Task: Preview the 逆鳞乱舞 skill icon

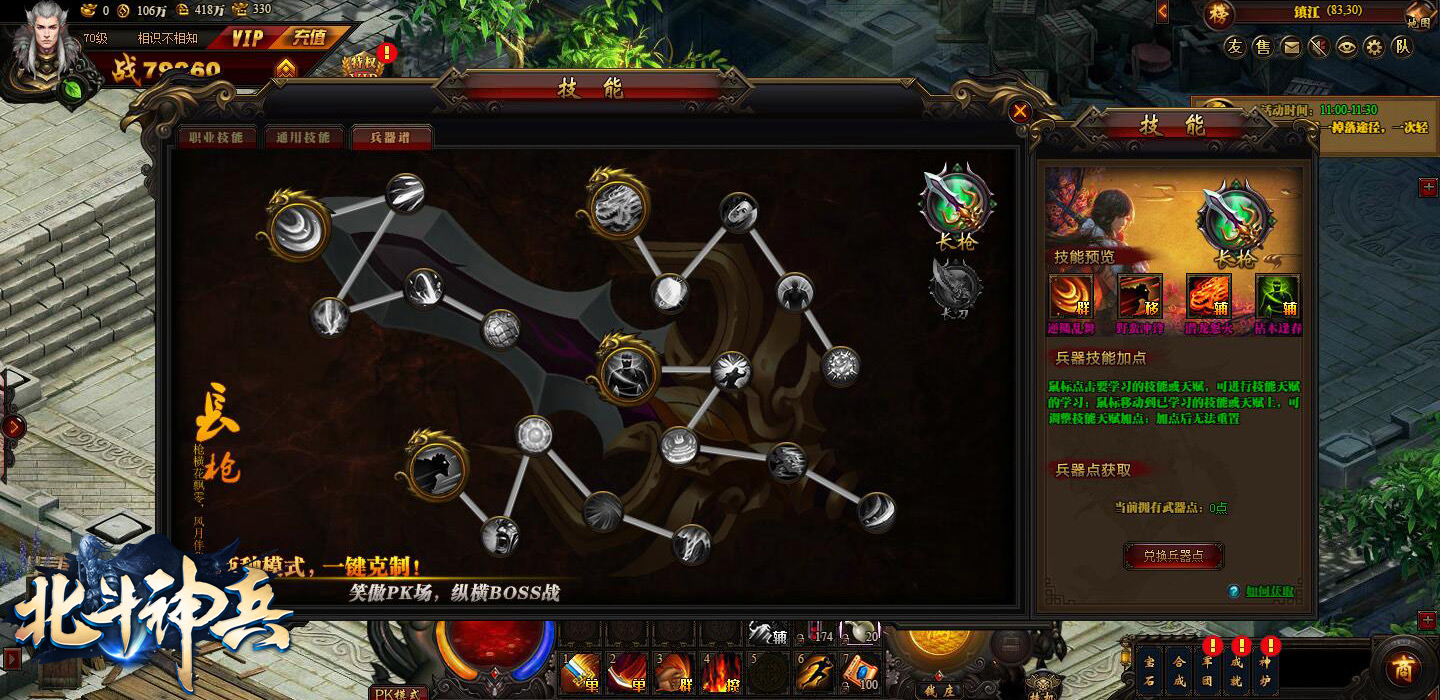Action: (1070, 296)
